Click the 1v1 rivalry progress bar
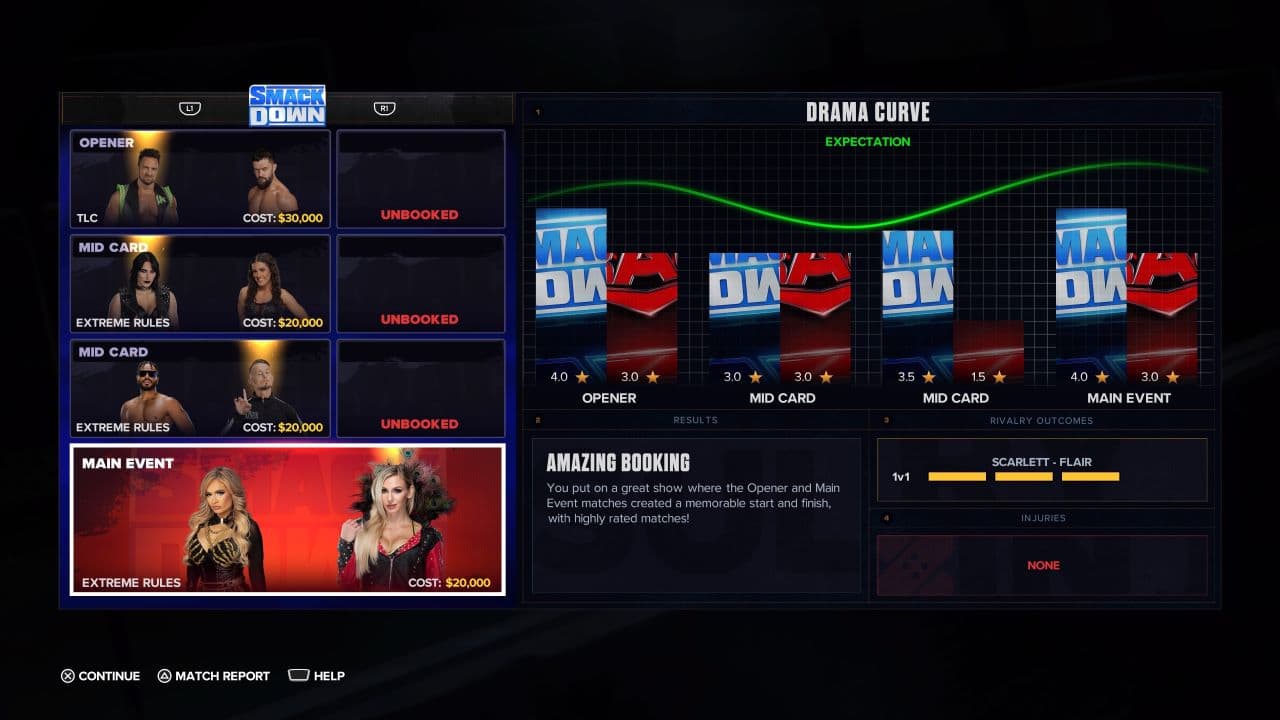The image size is (1280, 720). pyautogui.click(x=1023, y=477)
